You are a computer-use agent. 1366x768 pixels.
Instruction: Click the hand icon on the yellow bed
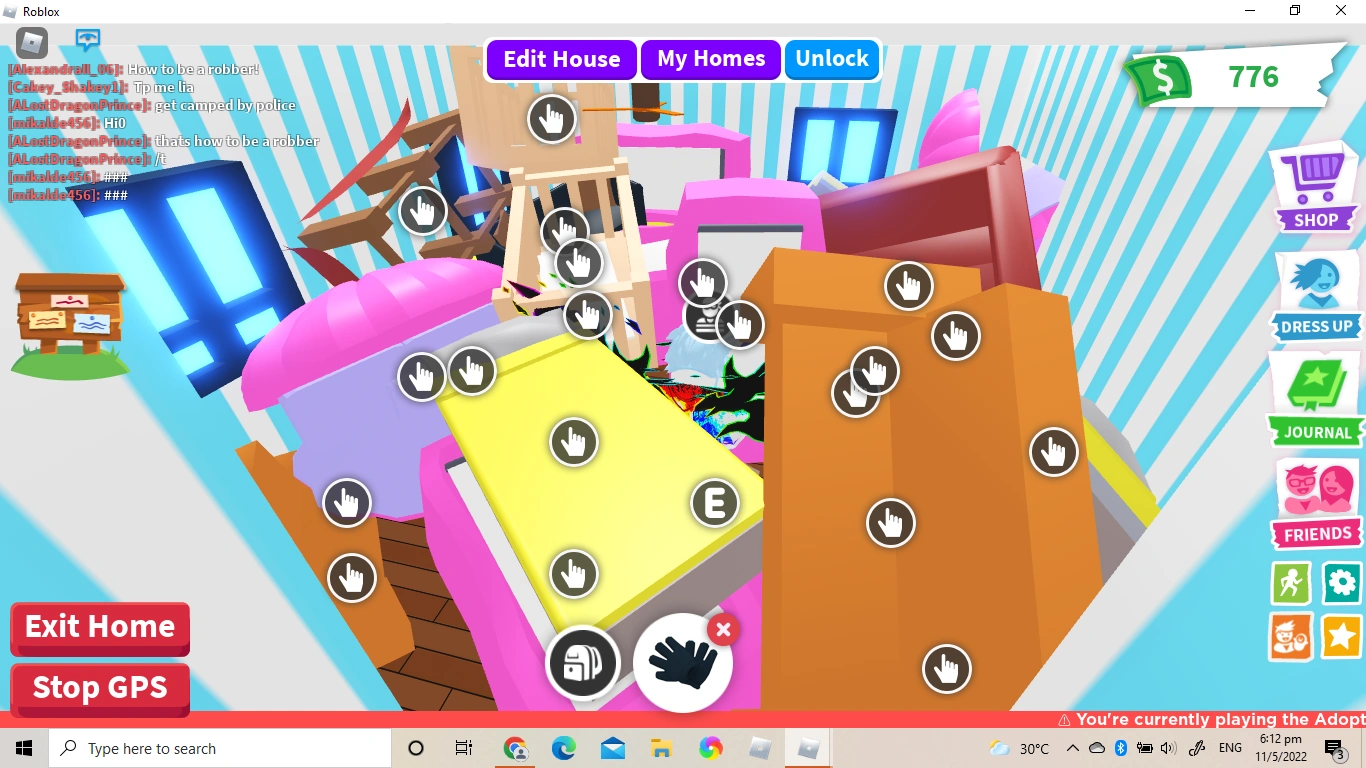point(573,441)
